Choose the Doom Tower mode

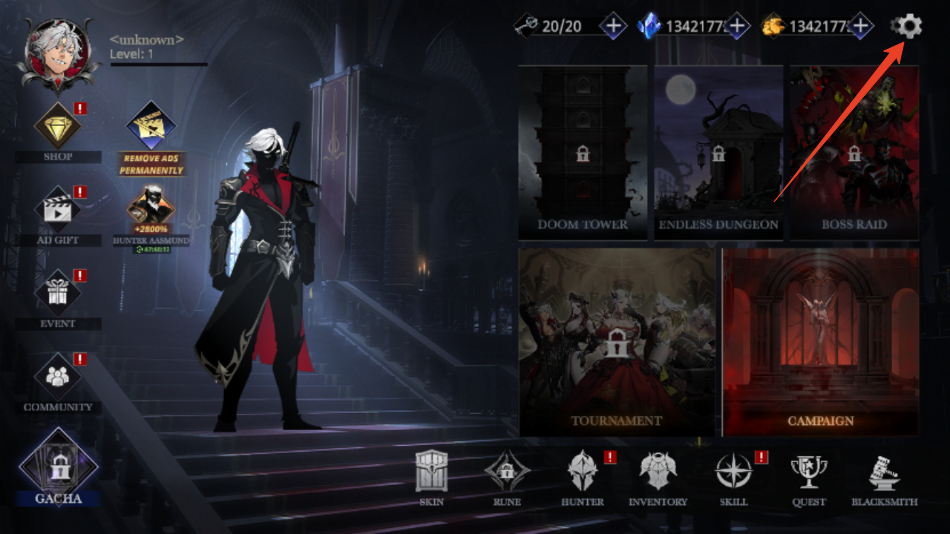(583, 152)
